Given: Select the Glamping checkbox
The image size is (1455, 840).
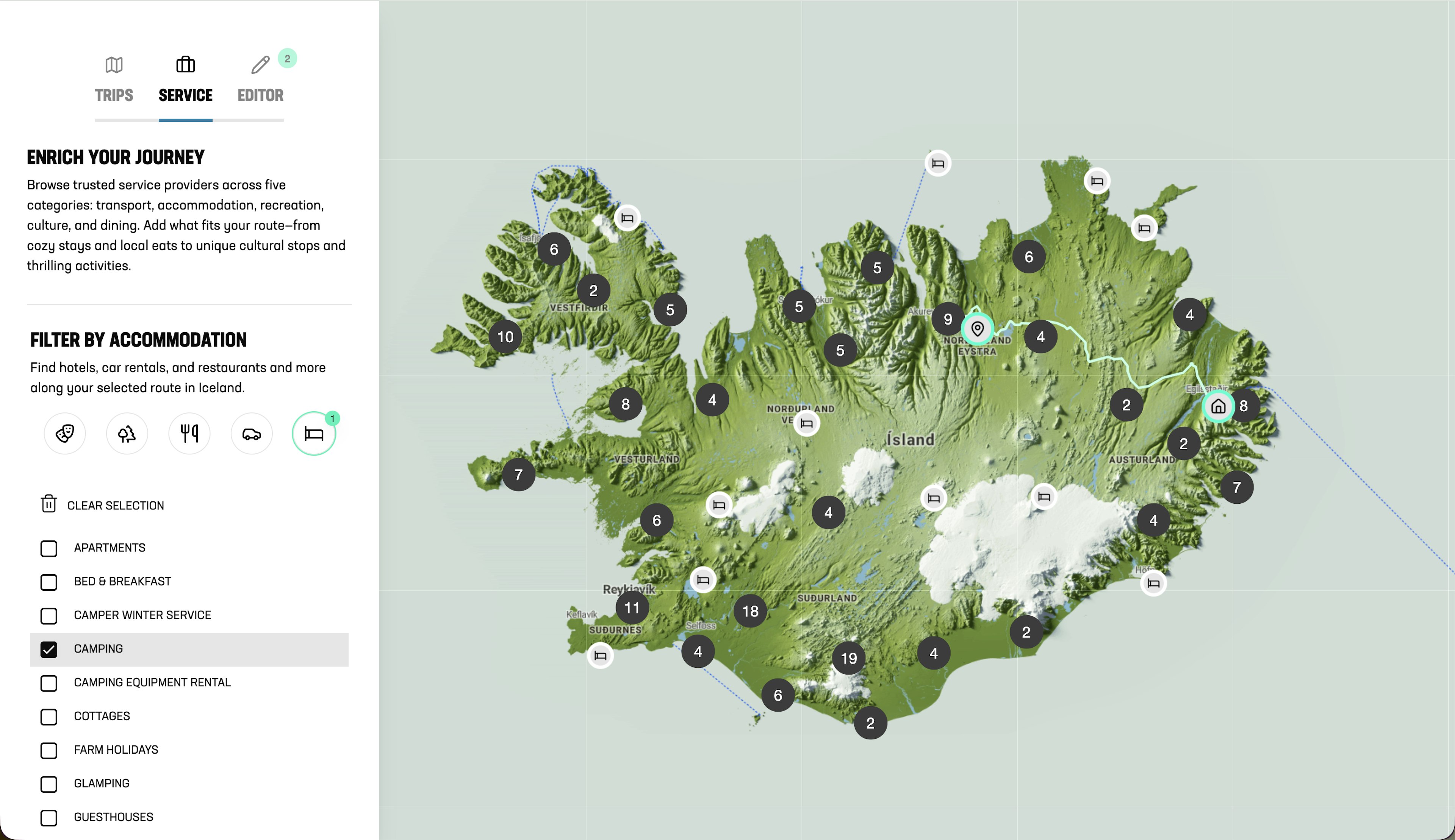Looking at the screenshot, I should [49, 784].
